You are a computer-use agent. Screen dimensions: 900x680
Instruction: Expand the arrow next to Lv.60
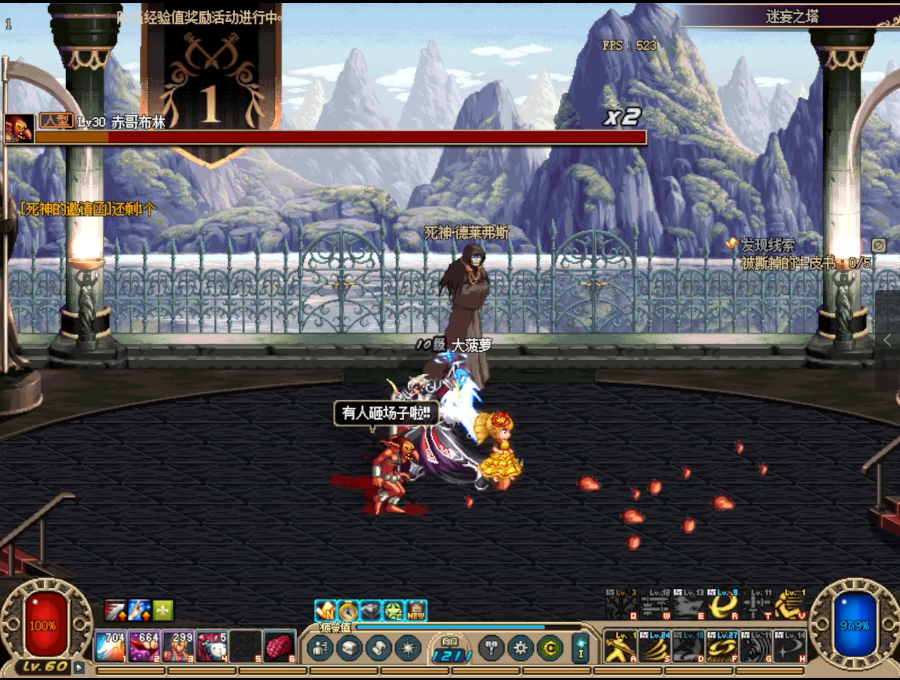coord(79,666)
